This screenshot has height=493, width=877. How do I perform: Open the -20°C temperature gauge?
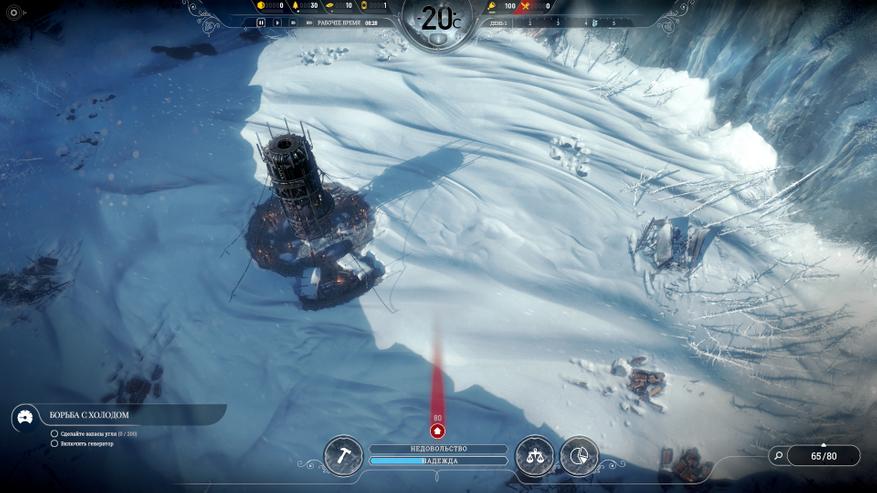tap(437, 20)
